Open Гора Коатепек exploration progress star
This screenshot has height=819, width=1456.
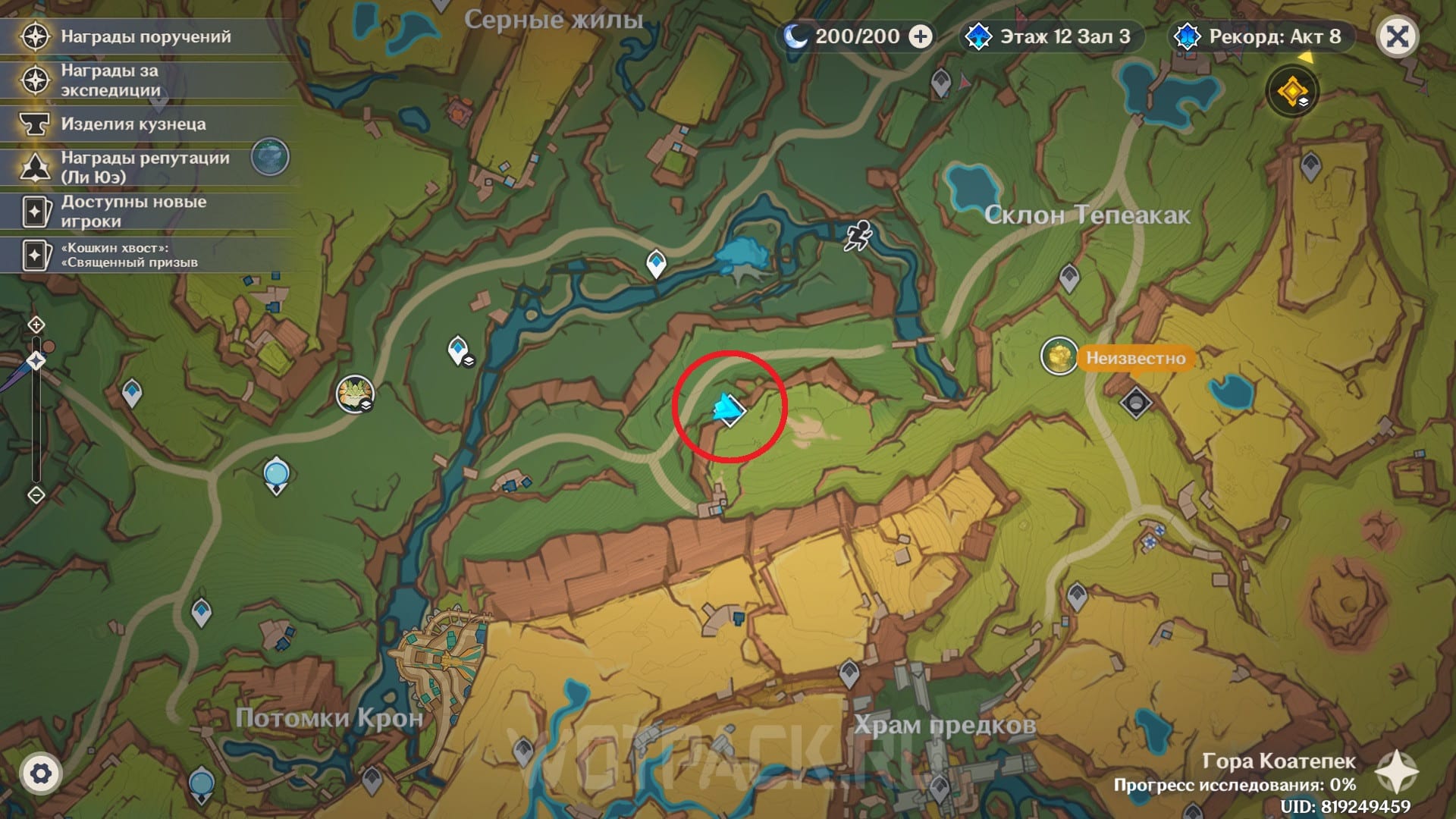coord(1396,772)
